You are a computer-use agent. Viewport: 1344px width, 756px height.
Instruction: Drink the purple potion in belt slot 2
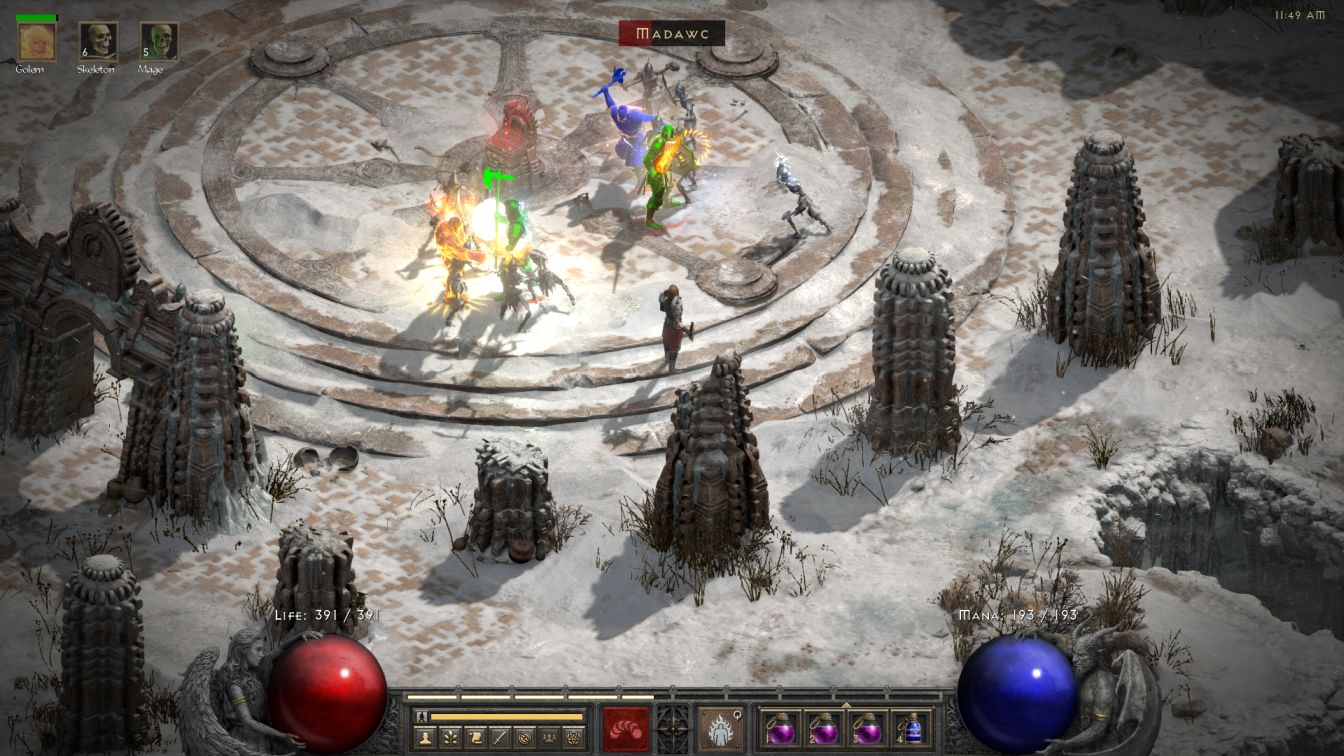[x=824, y=728]
